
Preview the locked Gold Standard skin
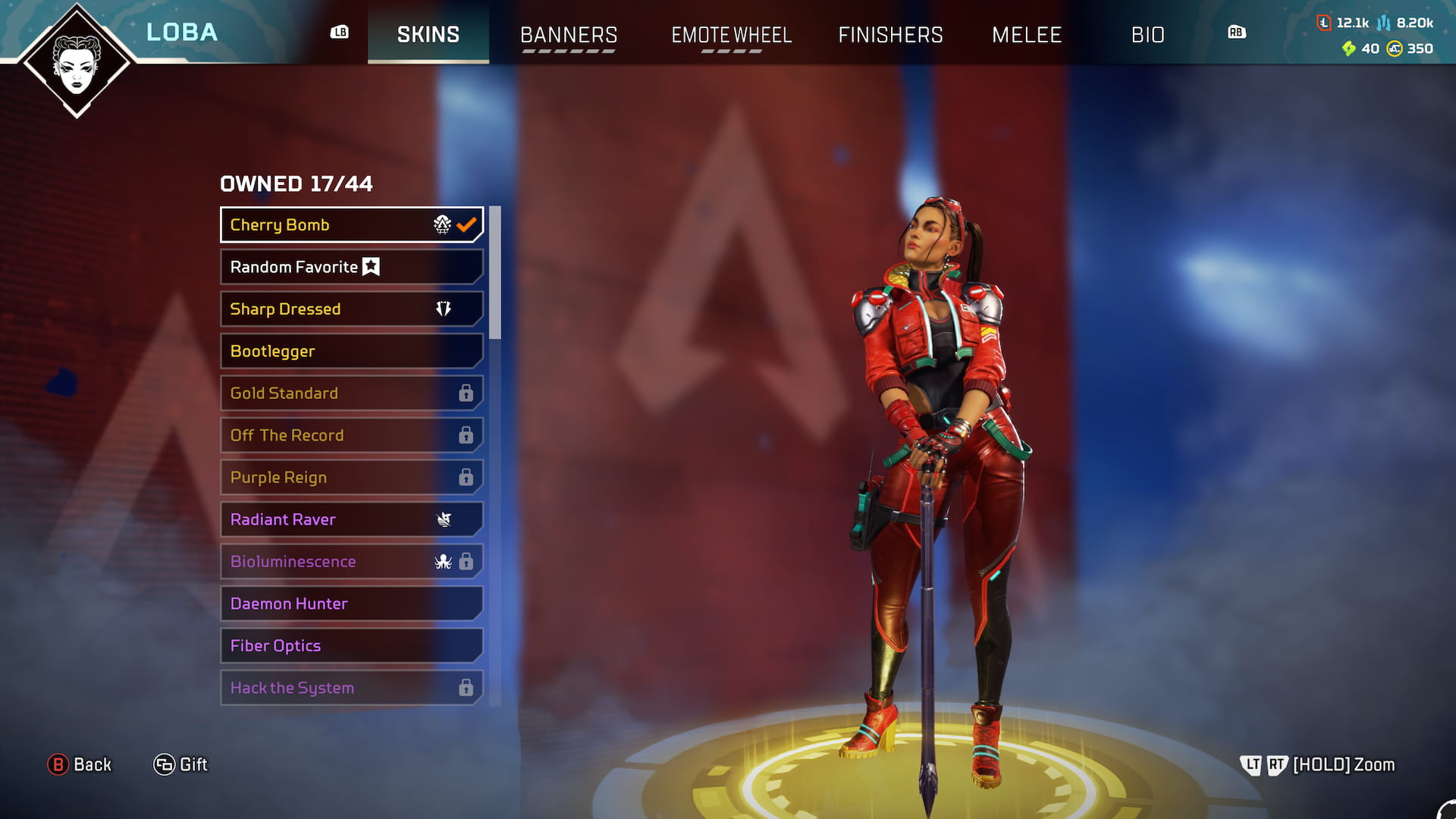(351, 393)
